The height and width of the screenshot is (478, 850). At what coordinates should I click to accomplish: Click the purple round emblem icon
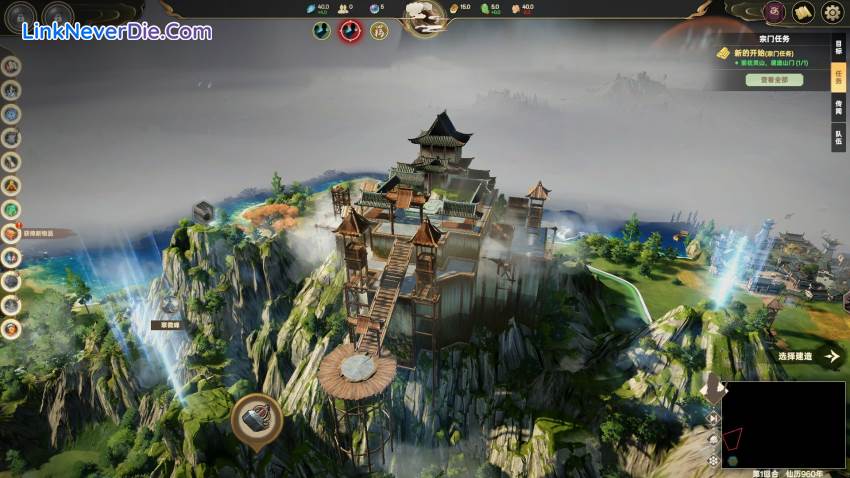[x=774, y=13]
